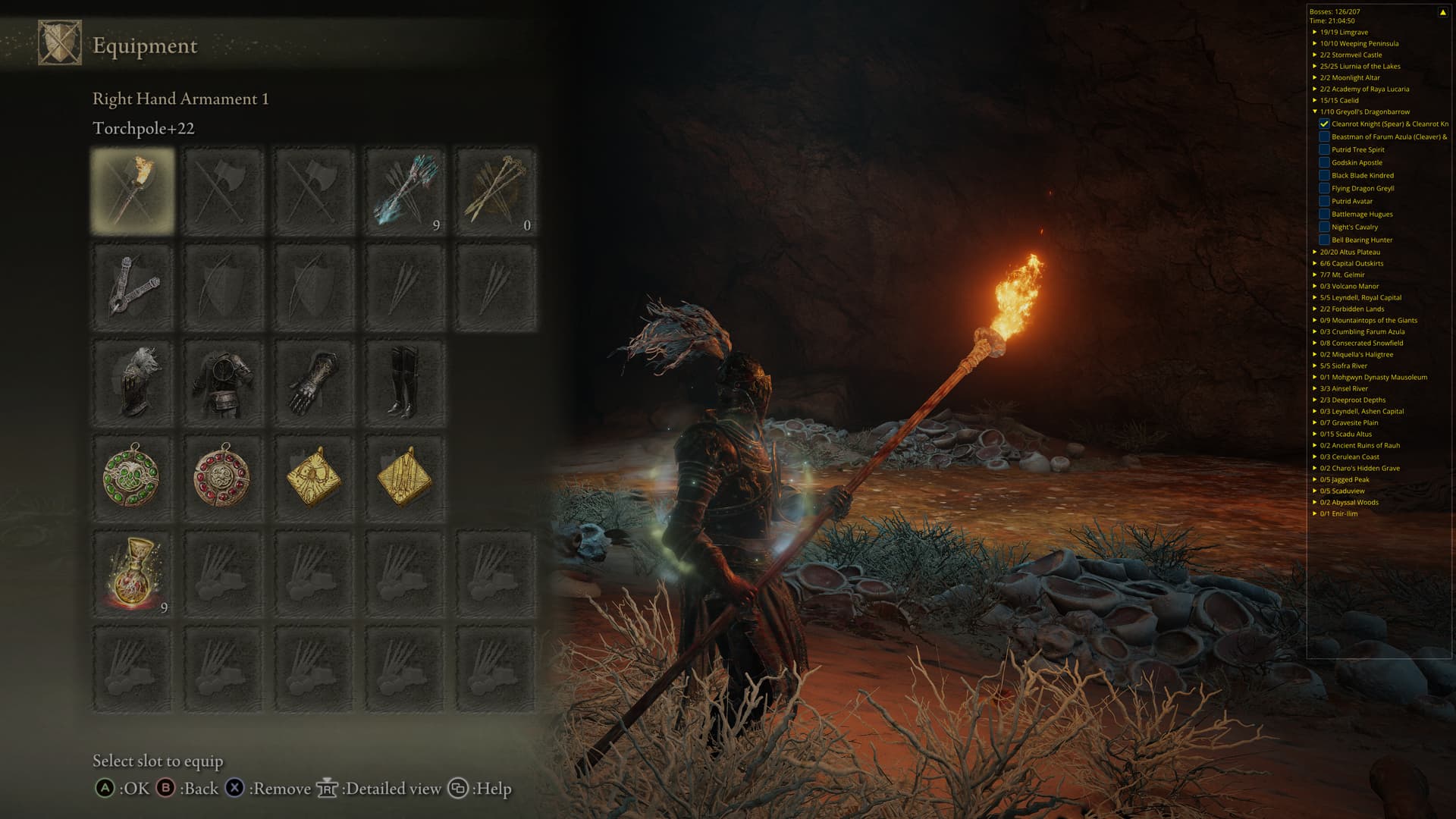
Task: Select the glowing blue arrows slot
Action: 405,190
